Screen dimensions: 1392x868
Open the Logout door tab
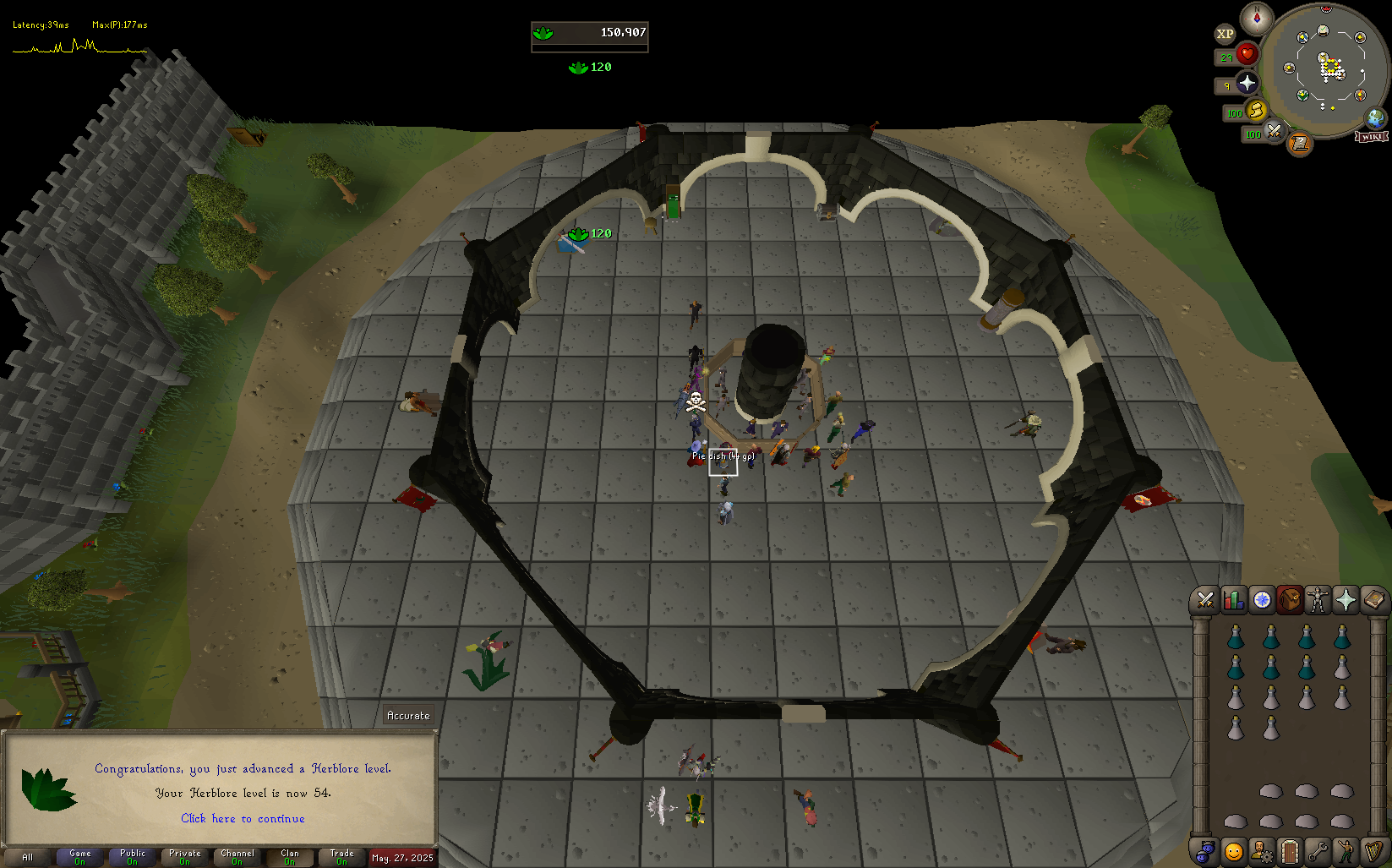point(1289,851)
